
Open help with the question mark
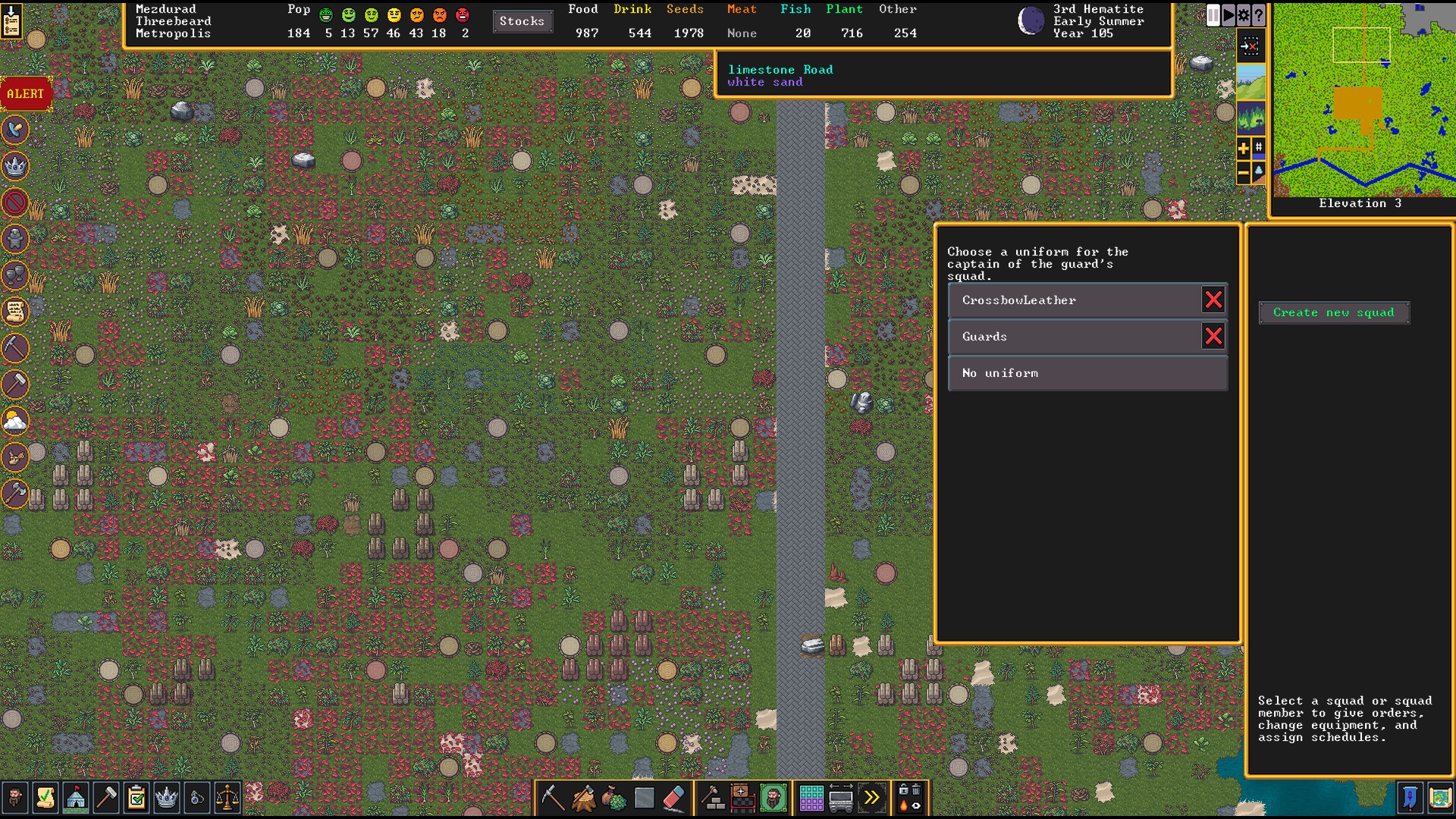(1259, 15)
